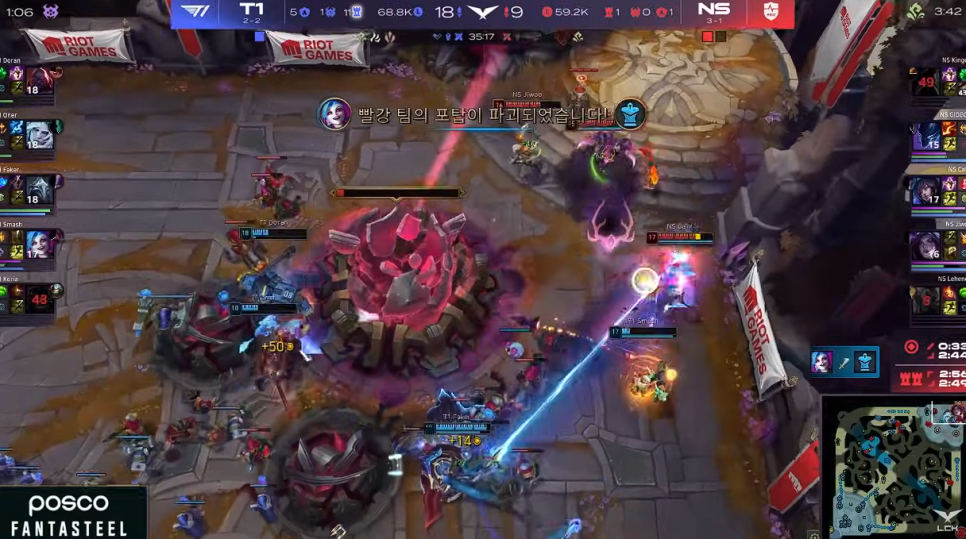Viewport: 966px width, 539px height.
Task: Click the inhibitor respawn timer tracker
Action: tap(934, 380)
